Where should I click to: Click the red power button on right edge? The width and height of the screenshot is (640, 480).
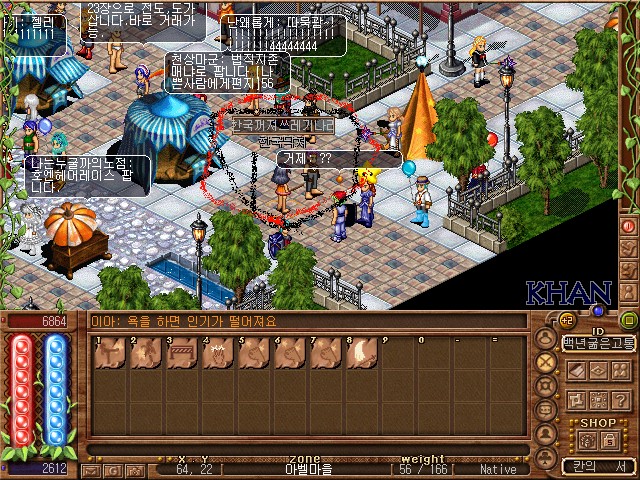(x=629, y=226)
